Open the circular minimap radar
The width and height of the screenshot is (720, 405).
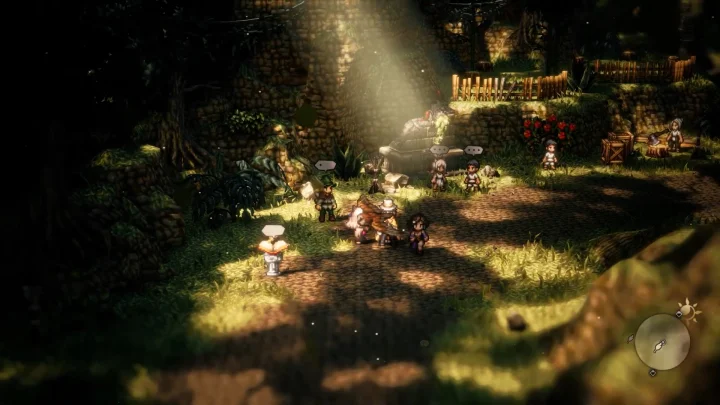(662, 342)
